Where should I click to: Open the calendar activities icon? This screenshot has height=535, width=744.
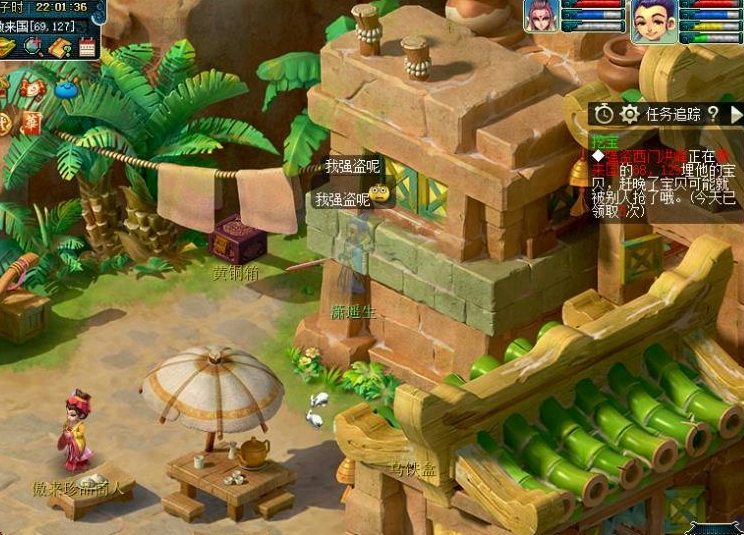tap(87, 46)
